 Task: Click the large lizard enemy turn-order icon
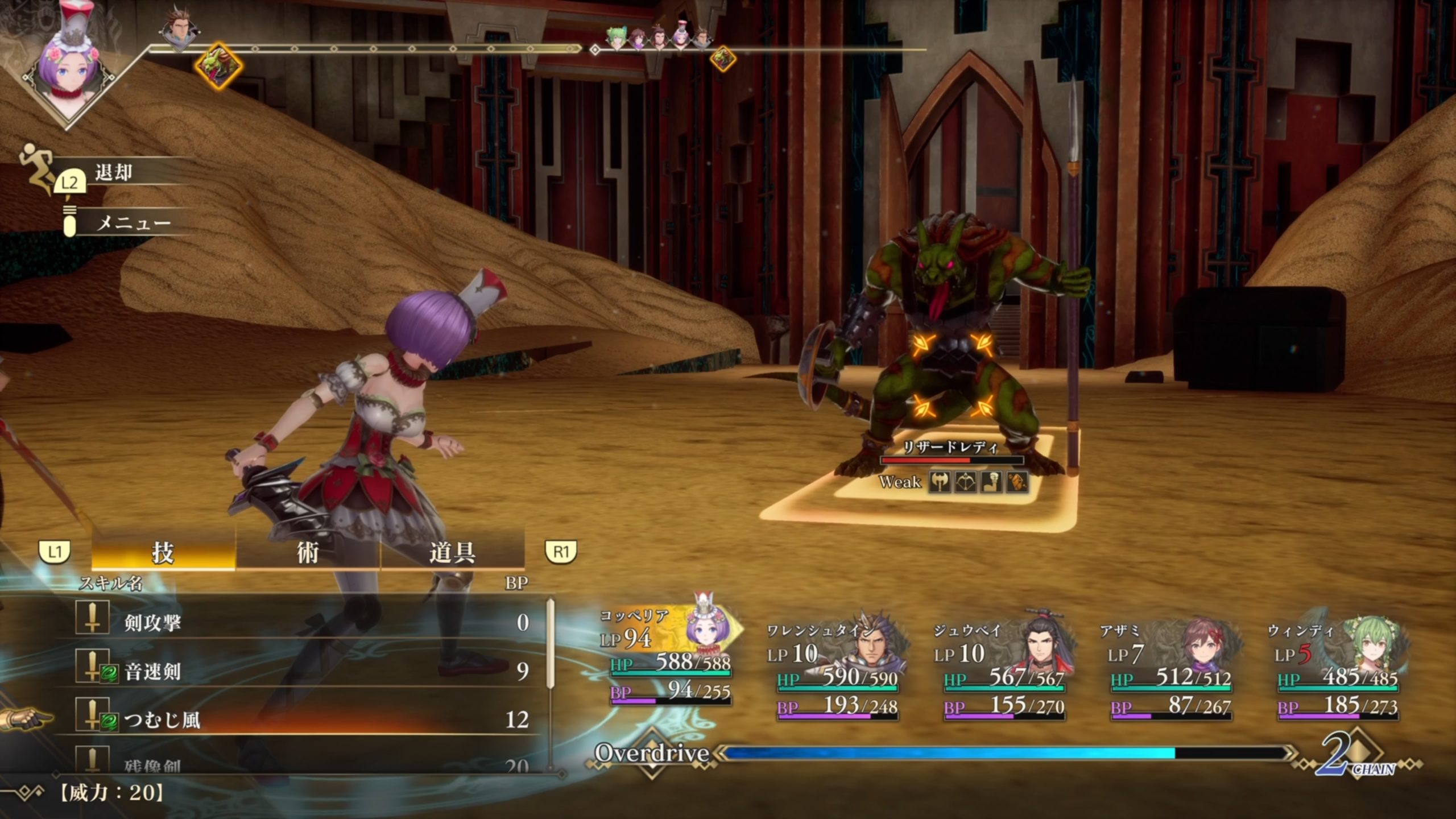pyautogui.click(x=218, y=65)
